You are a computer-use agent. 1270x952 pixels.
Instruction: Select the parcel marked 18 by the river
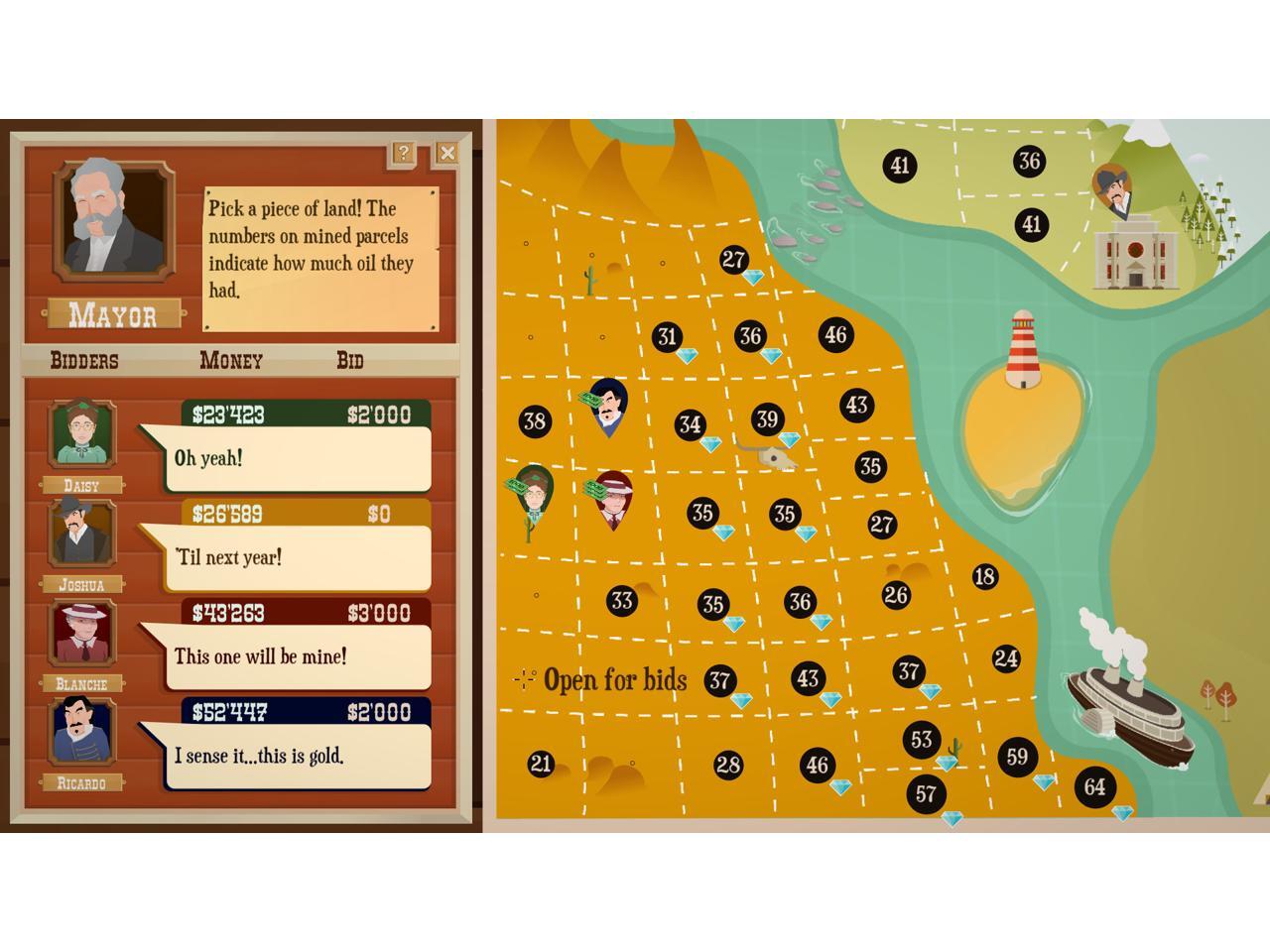[x=984, y=576]
